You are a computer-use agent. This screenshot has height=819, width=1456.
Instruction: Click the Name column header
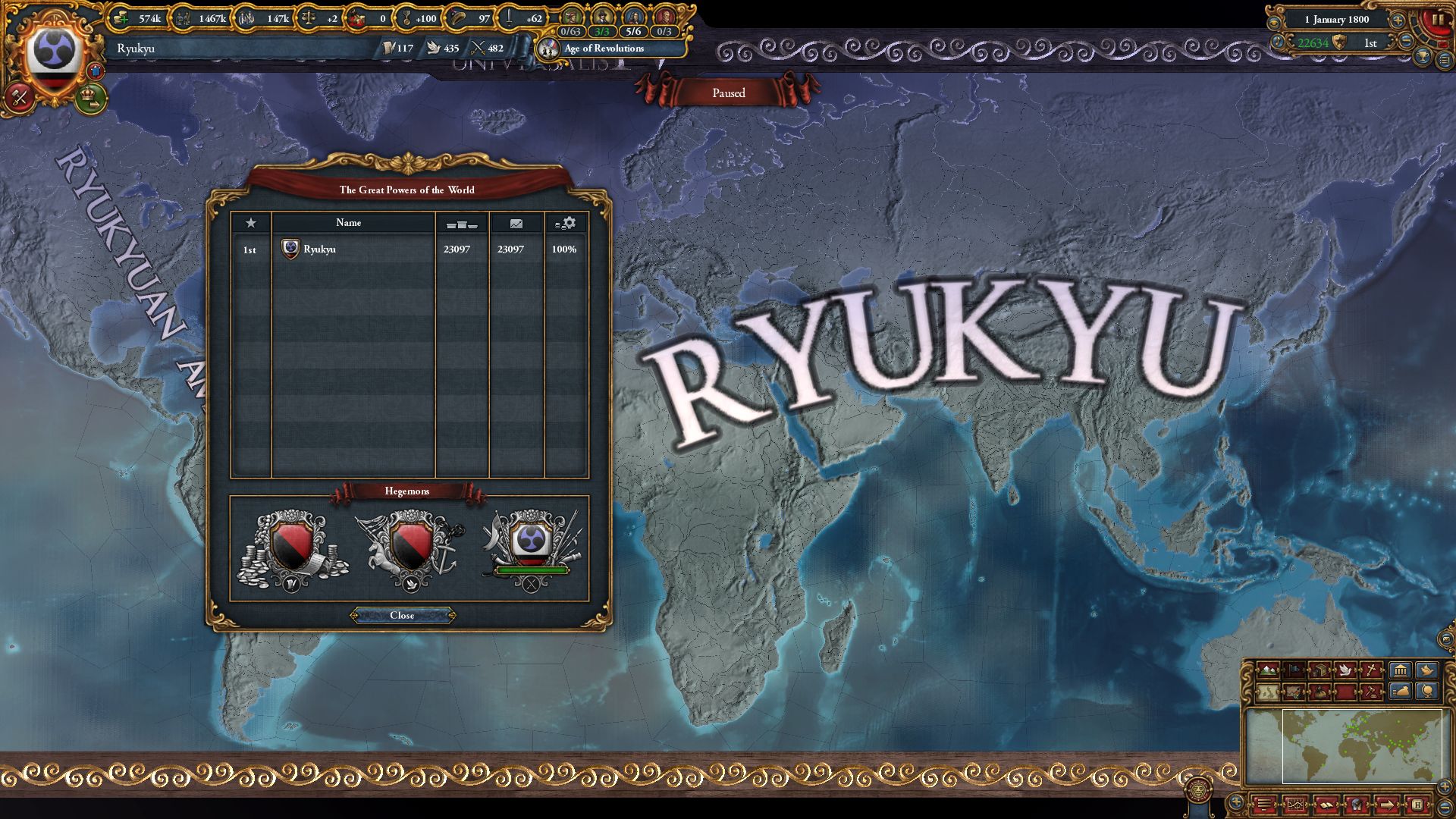(x=350, y=222)
